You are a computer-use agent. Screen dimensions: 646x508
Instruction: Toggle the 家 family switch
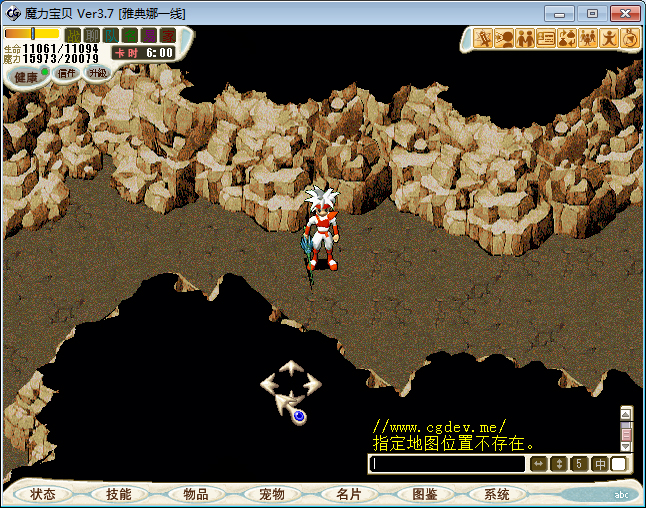[x=168, y=35]
